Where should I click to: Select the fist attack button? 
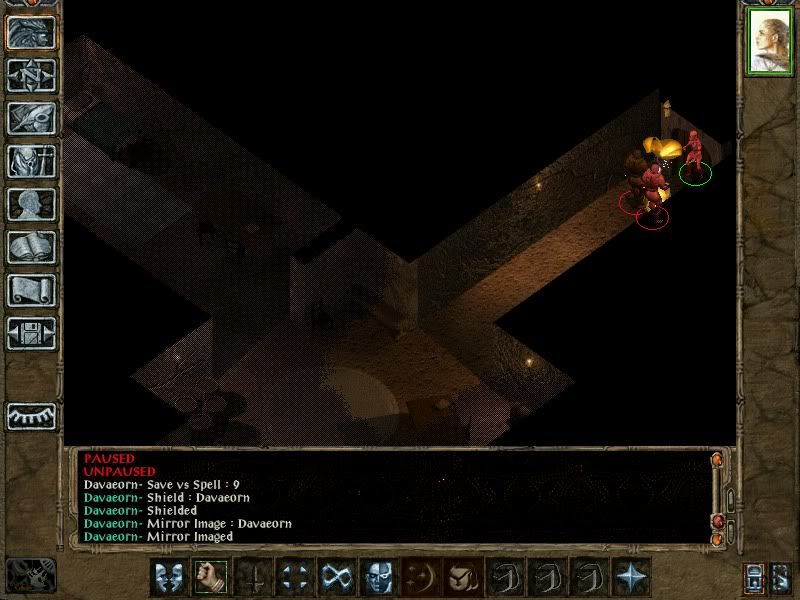(x=210, y=577)
